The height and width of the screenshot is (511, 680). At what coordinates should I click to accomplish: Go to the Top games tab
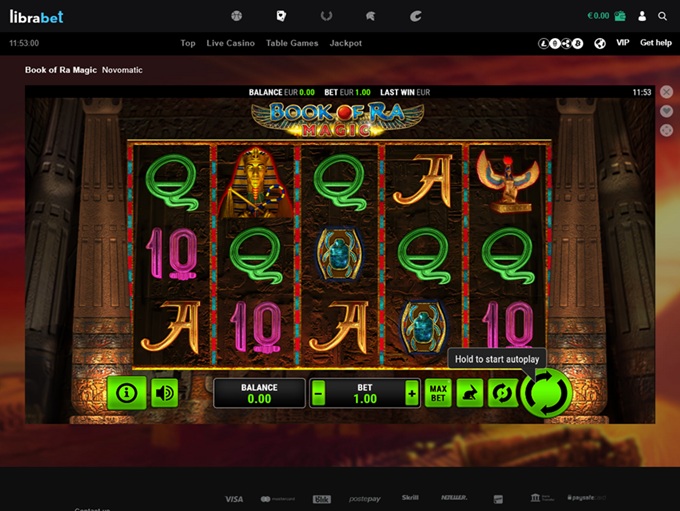click(188, 44)
